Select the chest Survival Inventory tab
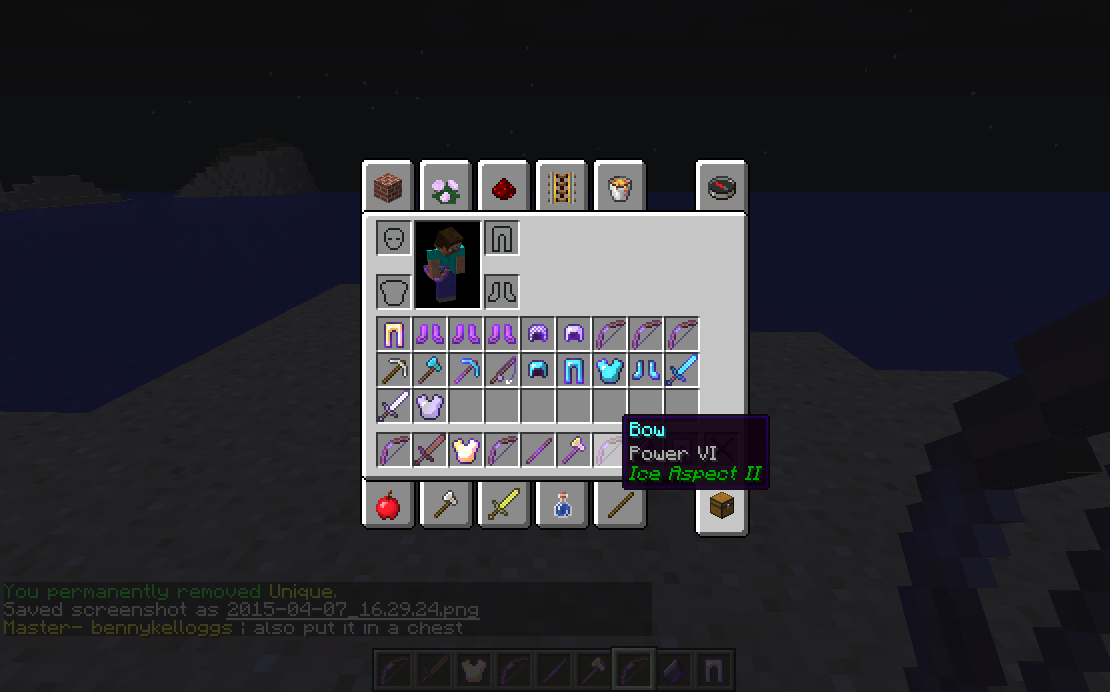The image size is (1110, 692). coord(722,506)
